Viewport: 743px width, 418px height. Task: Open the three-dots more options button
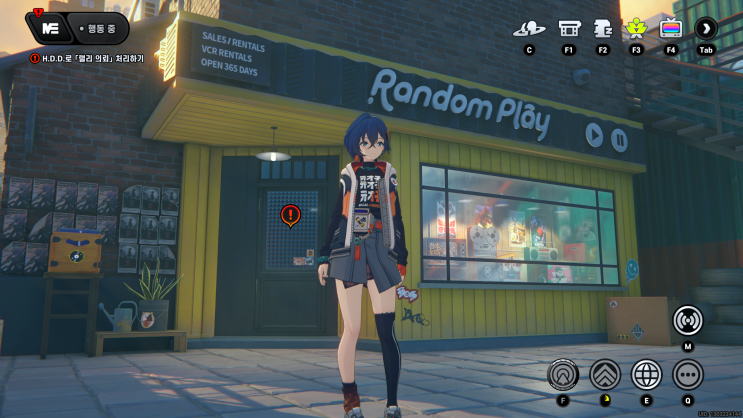pyautogui.click(x=687, y=375)
